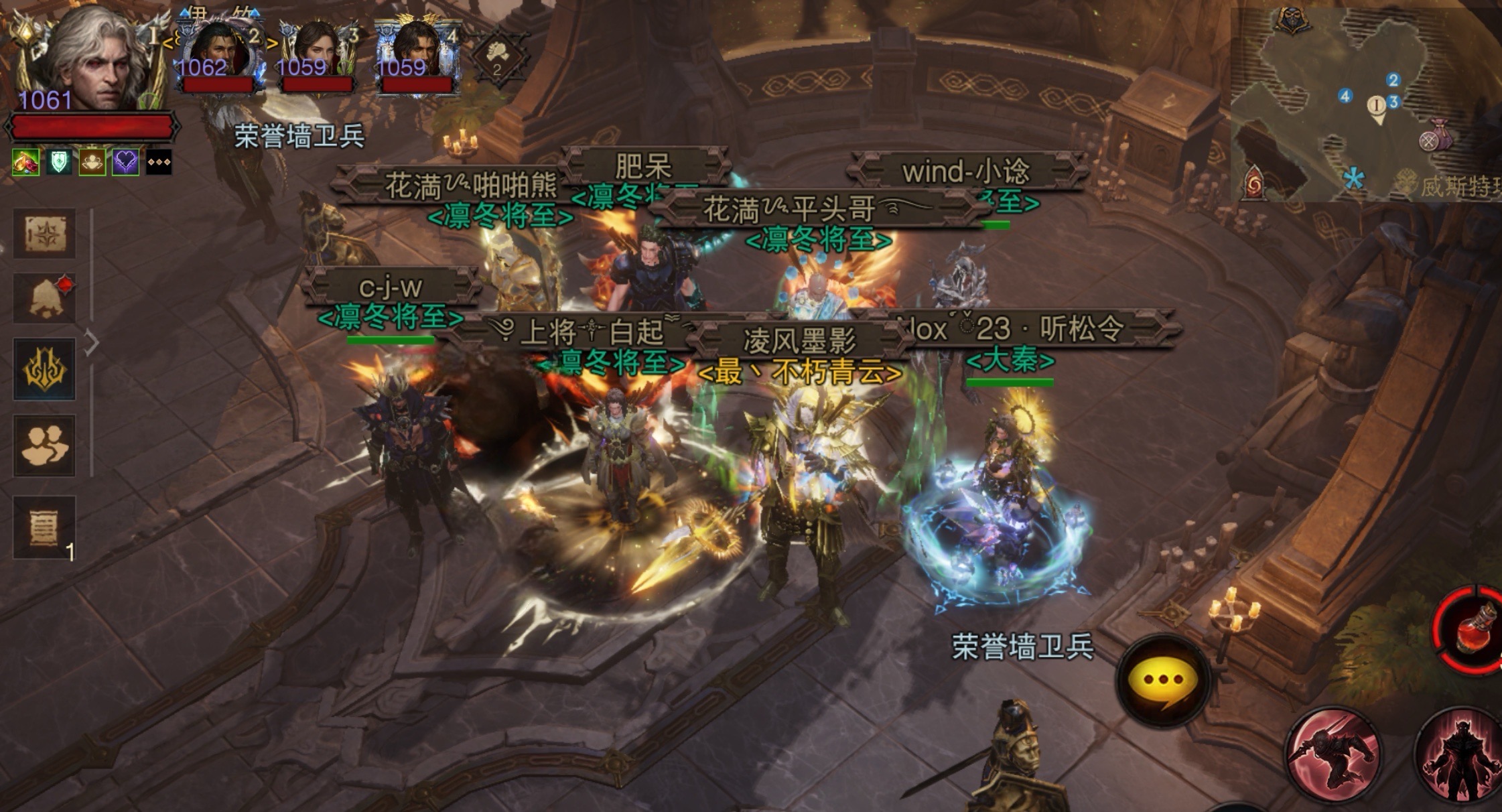
Task: Show more buffs via three-dots icon
Action: (159, 163)
